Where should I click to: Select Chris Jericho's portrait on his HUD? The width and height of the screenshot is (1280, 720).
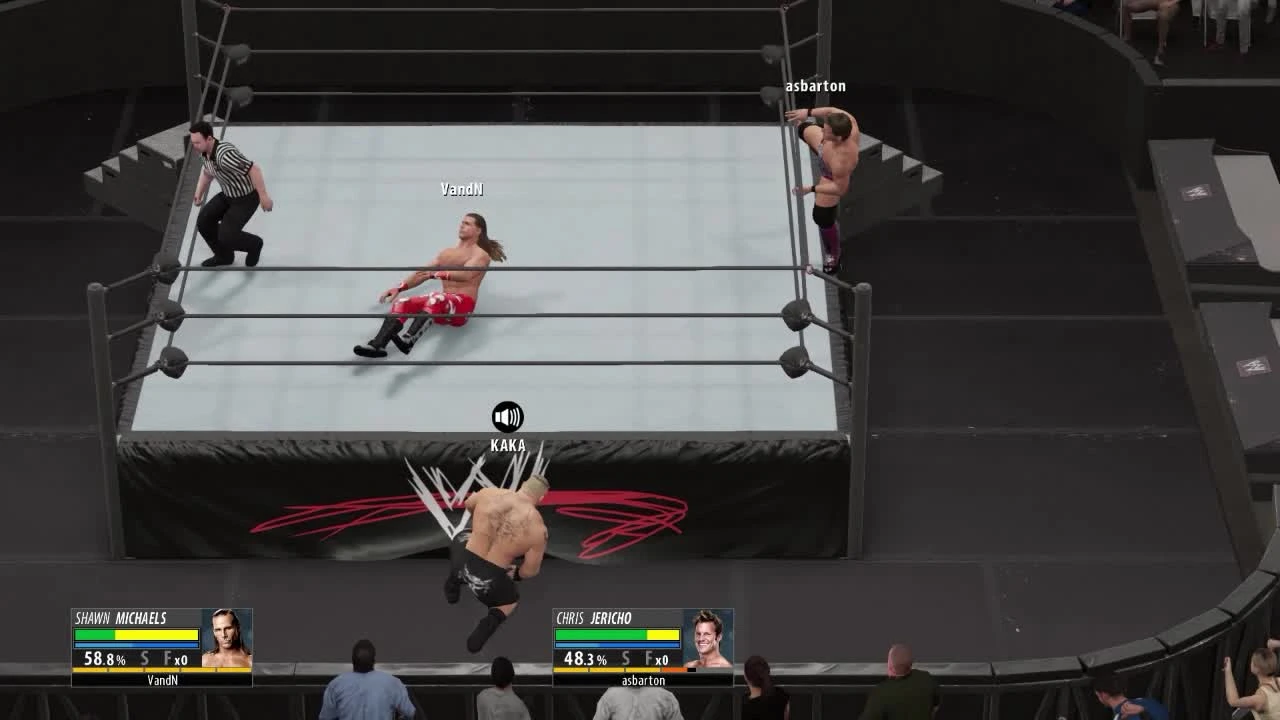[706, 638]
